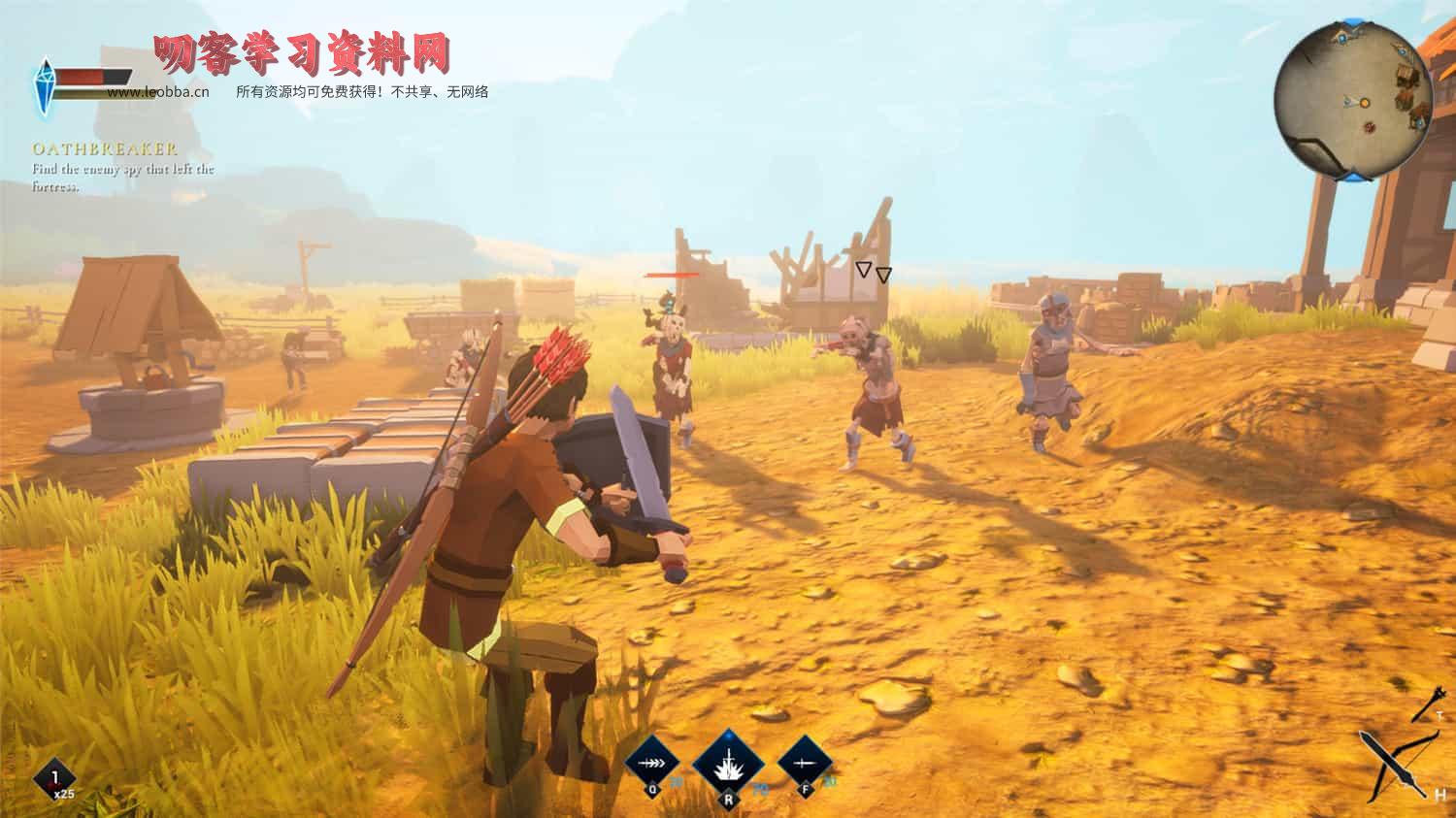The height and width of the screenshot is (818, 1456).
Task: Toggle the right enemy target marker triangle
Action: coord(883,274)
